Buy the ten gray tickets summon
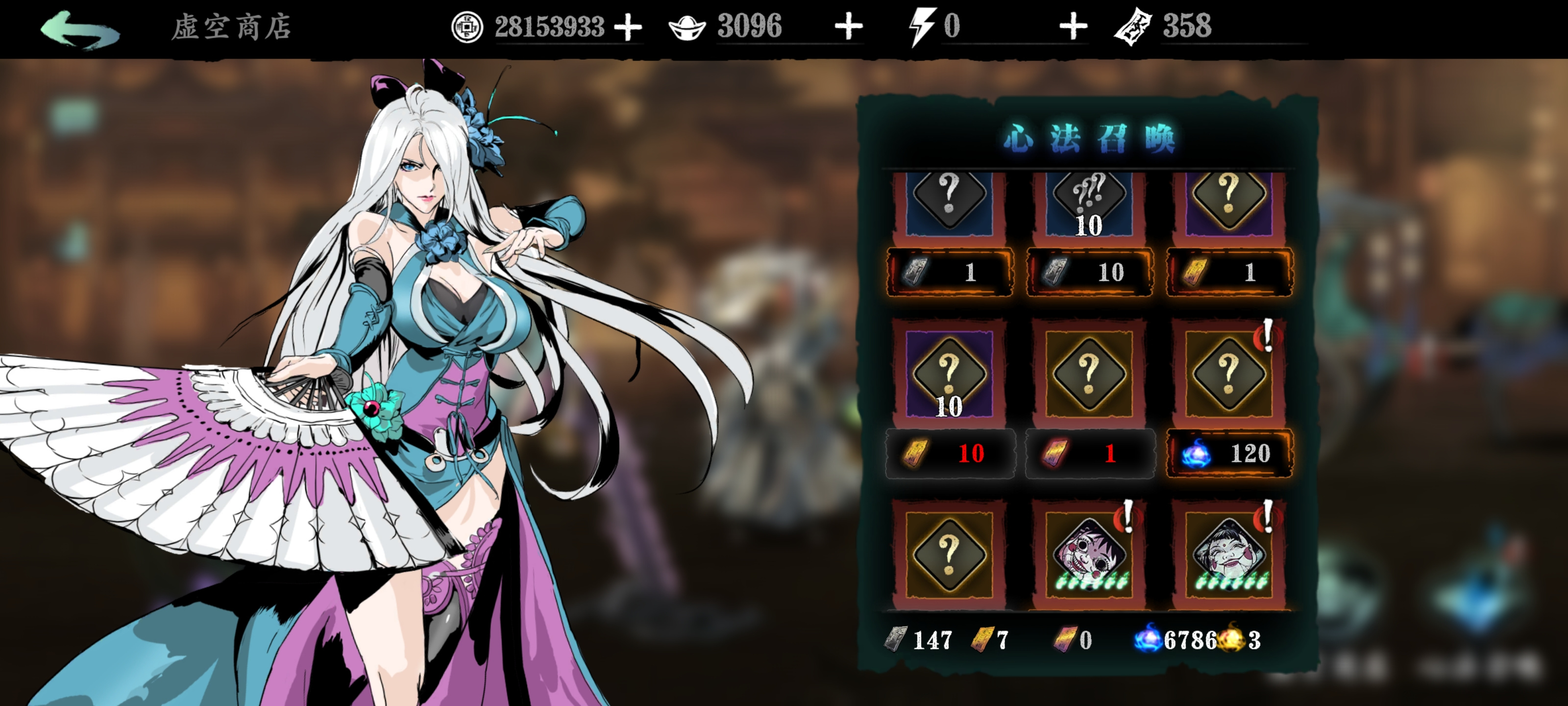 1089,272
